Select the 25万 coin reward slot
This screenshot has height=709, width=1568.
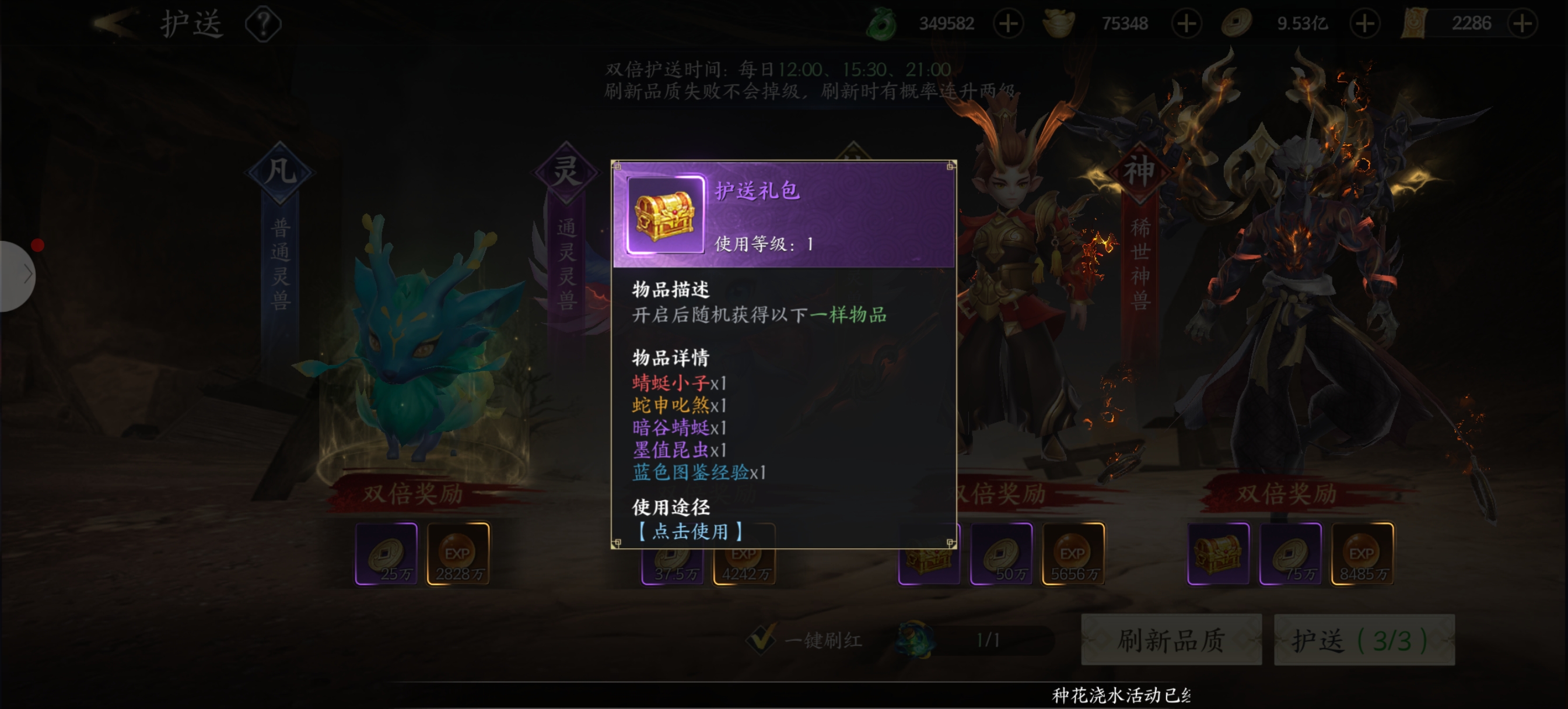pos(386,554)
